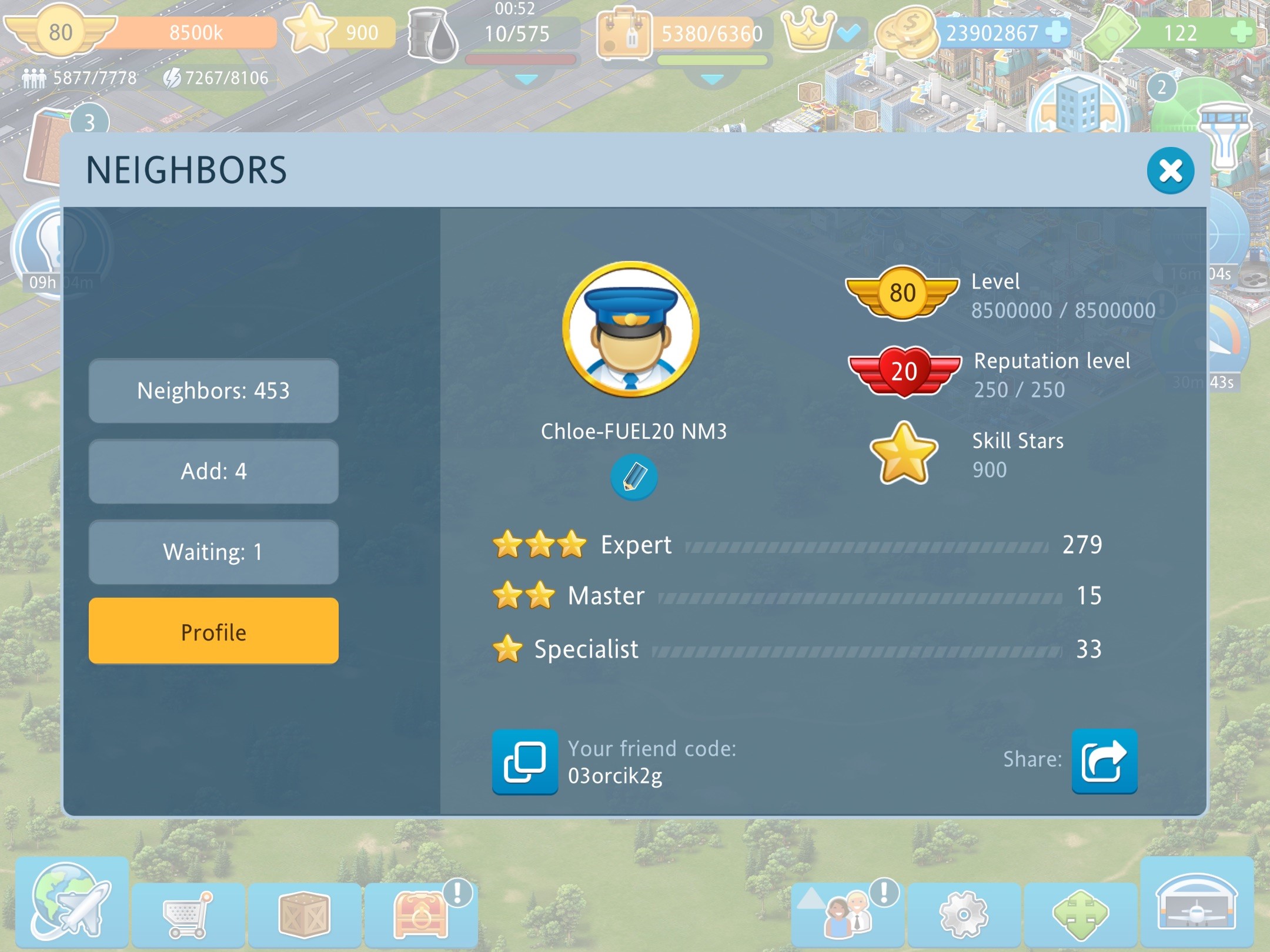Switch to the Waiting: 1 tab
Viewport: 1270px width, 952px height.
[213, 552]
